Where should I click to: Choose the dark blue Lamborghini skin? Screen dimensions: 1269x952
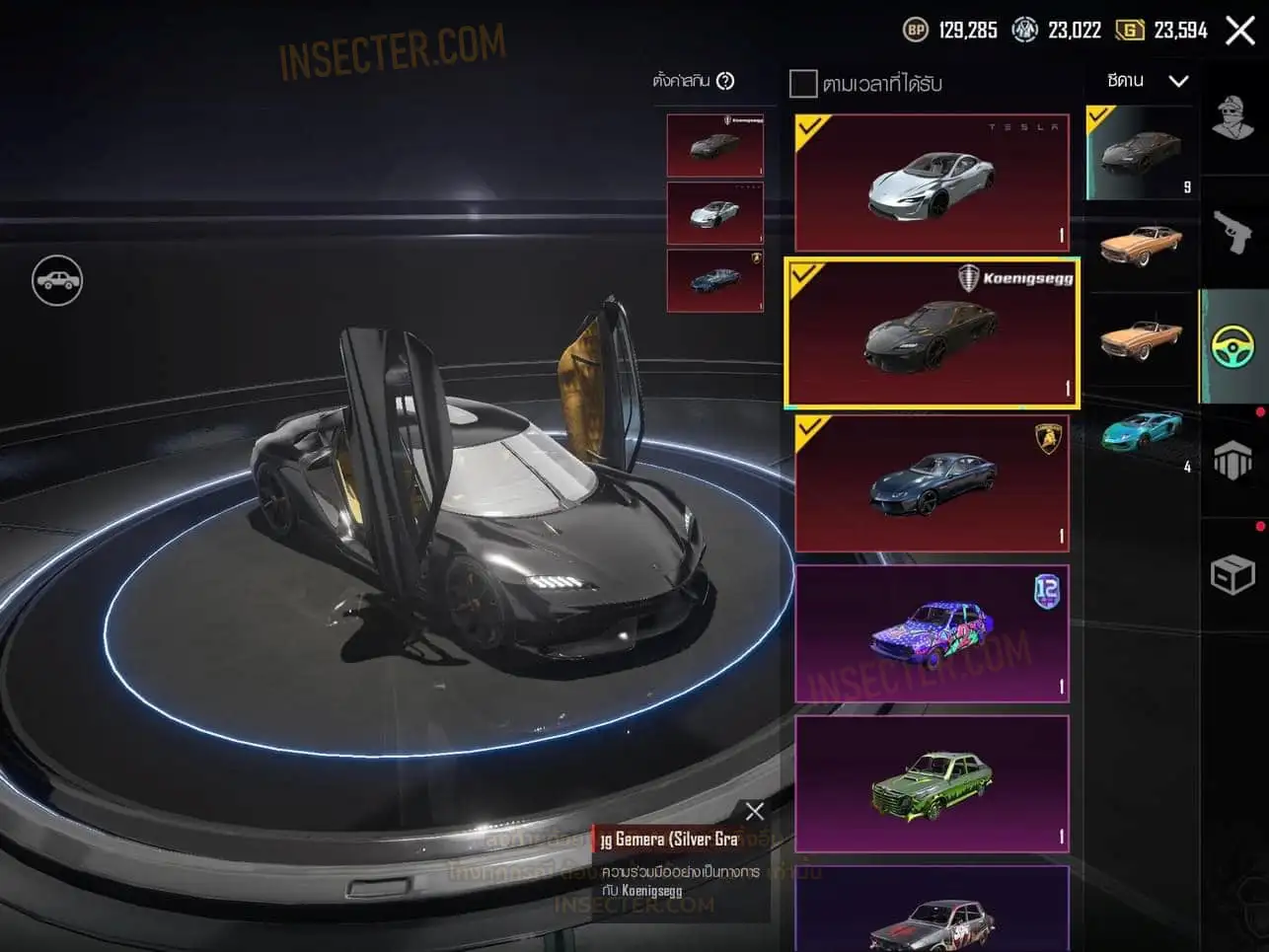point(931,483)
